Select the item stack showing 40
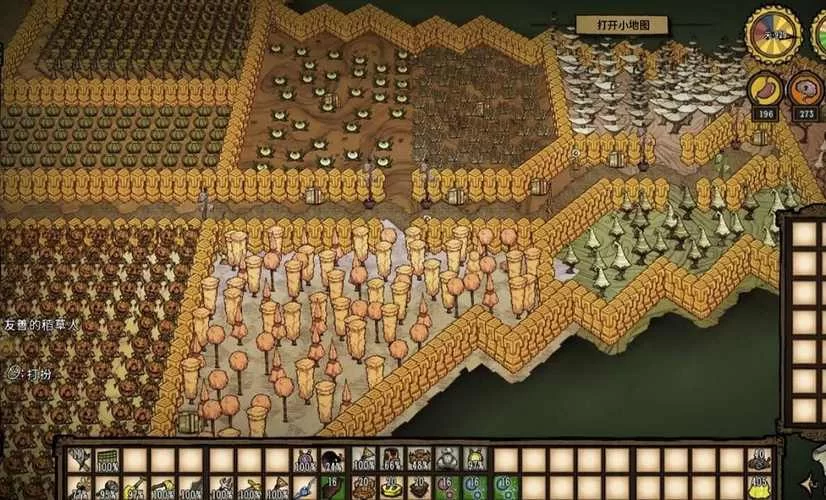Viewport: 826px width, 500px height. 760,460
